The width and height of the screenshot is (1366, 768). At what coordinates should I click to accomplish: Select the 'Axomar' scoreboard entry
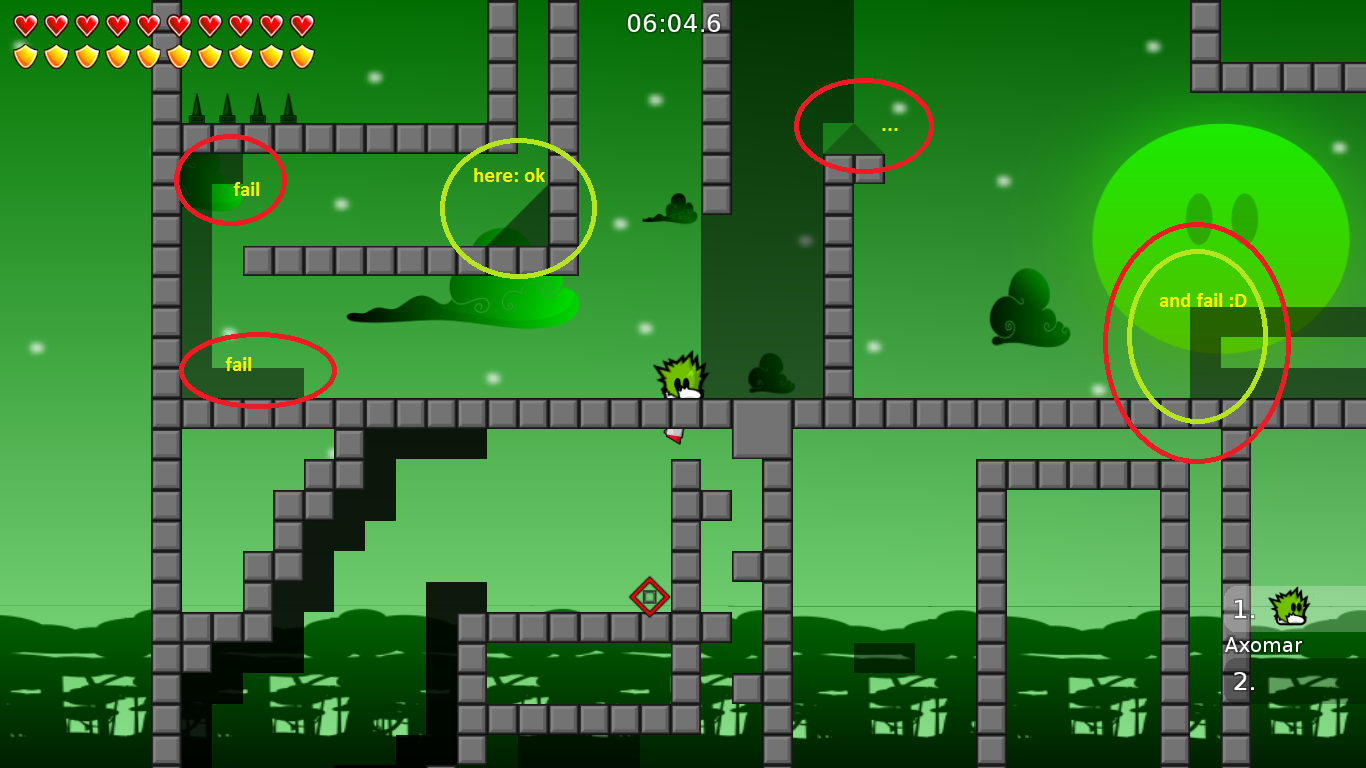1264,646
